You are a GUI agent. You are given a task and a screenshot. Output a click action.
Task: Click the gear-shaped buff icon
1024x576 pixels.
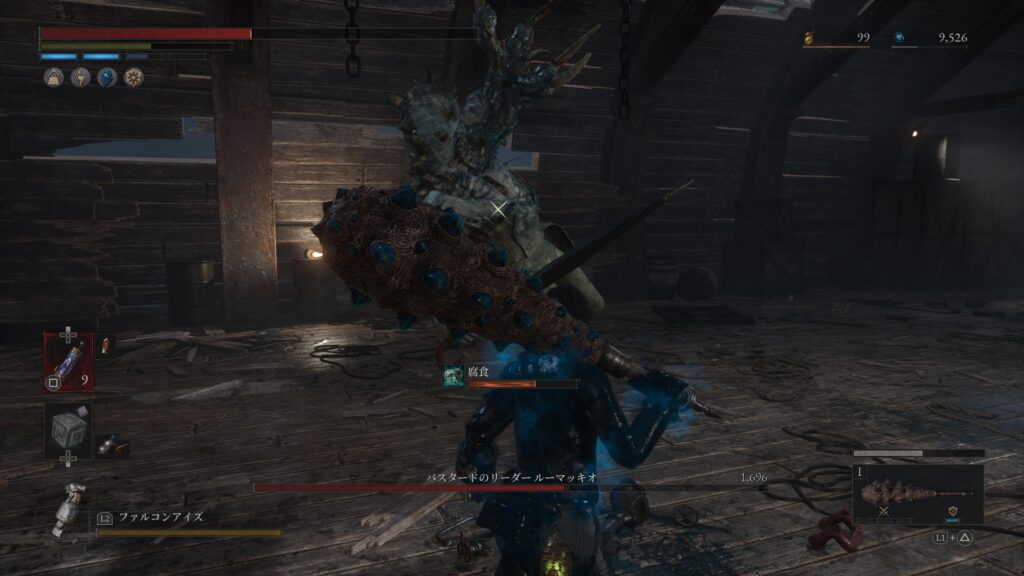tap(133, 77)
